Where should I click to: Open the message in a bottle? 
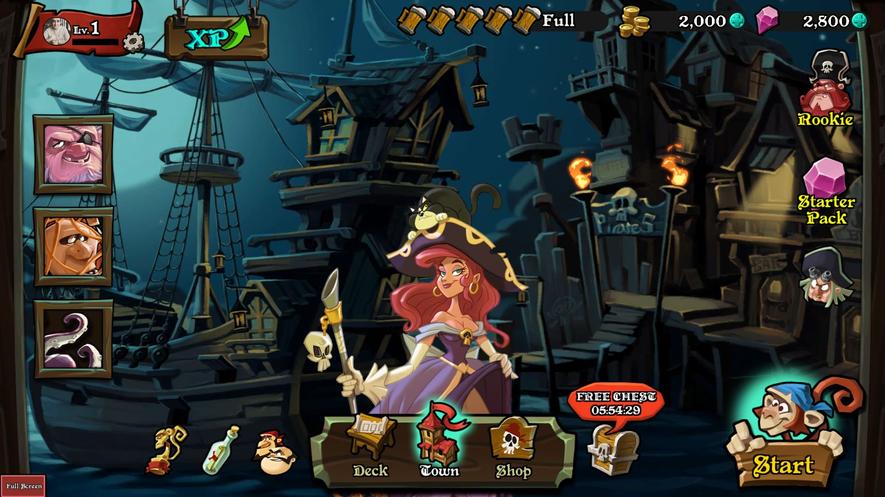[x=221, y=450]
